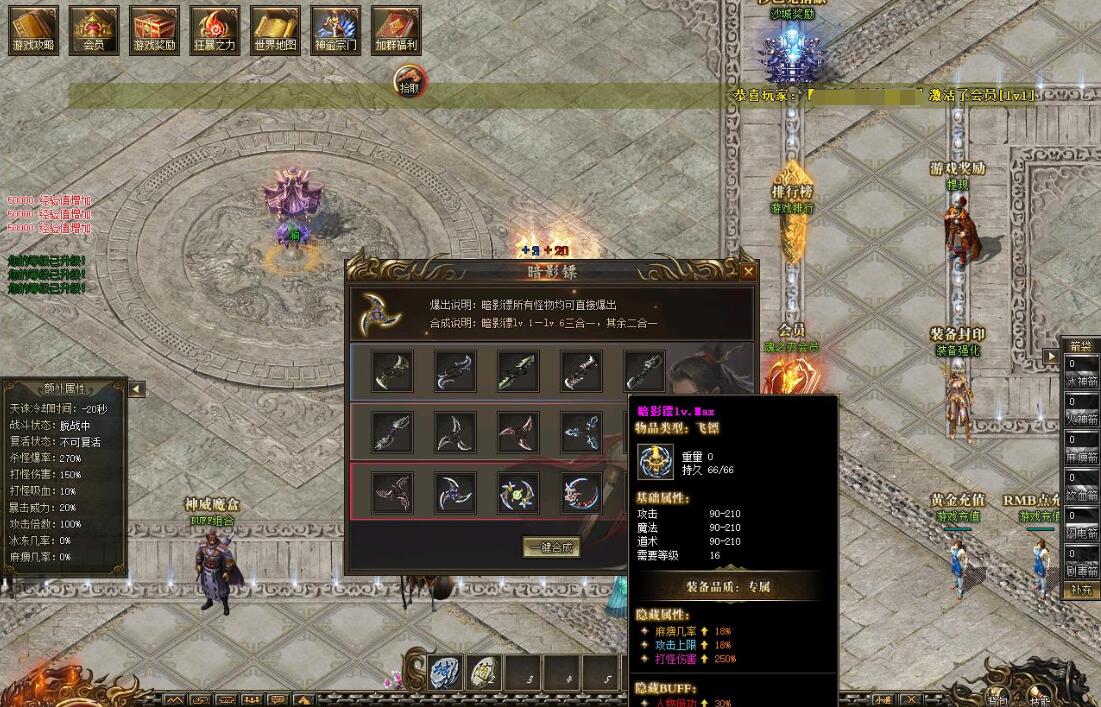Click the 一键合成 one-click combine button
The width and height of the screenshot is (1101, 707).
coord(551,547)
